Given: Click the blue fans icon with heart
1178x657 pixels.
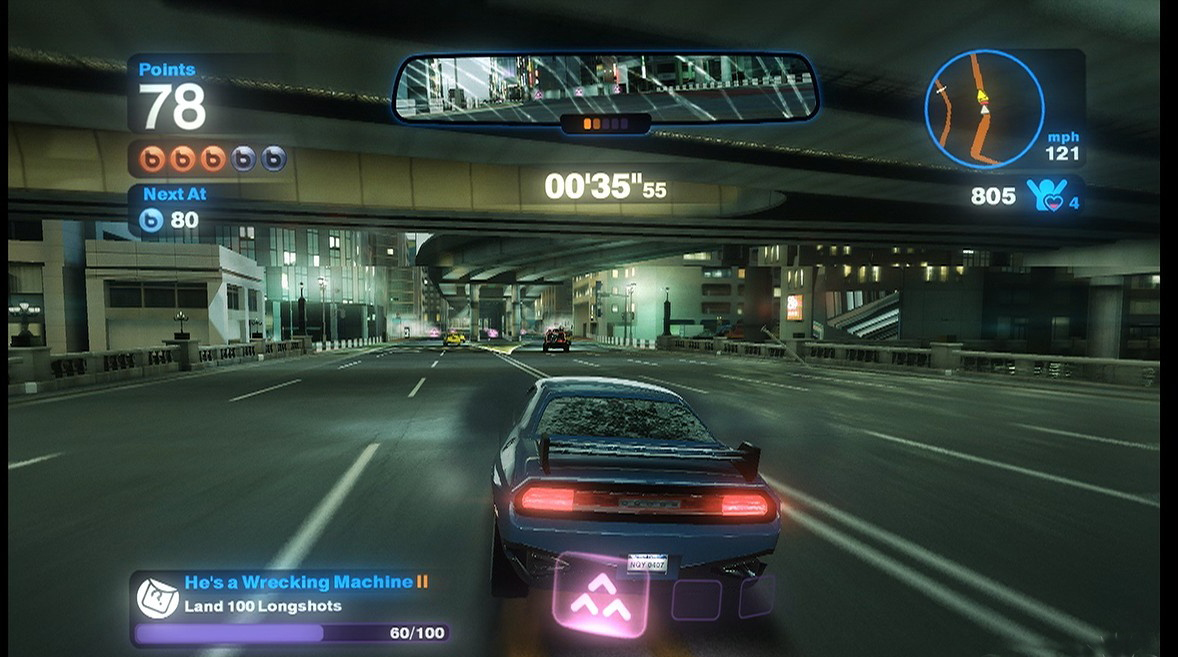Looking at the screenshot, I should [x=1044, y=195].
